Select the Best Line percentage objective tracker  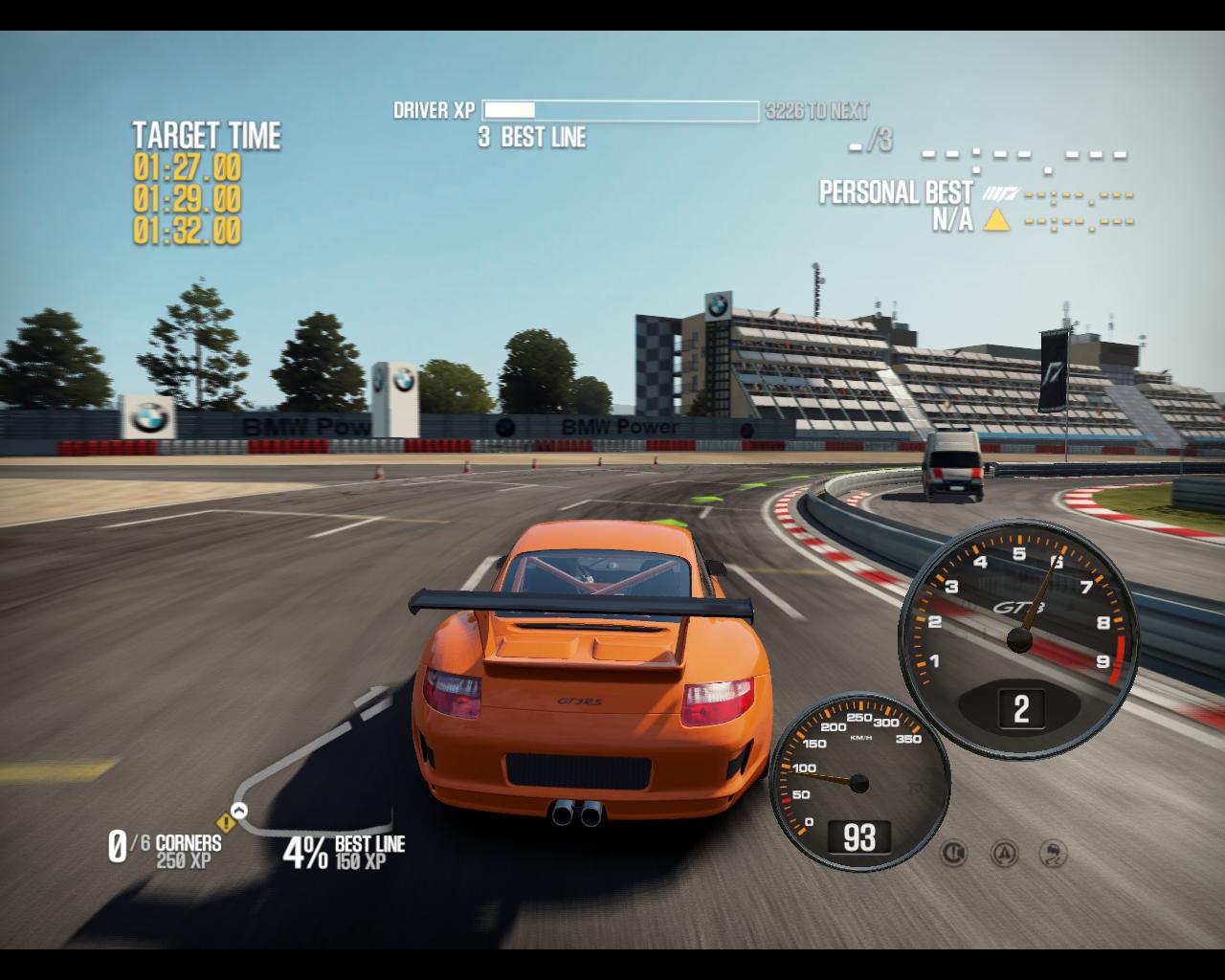pos(344,851)
